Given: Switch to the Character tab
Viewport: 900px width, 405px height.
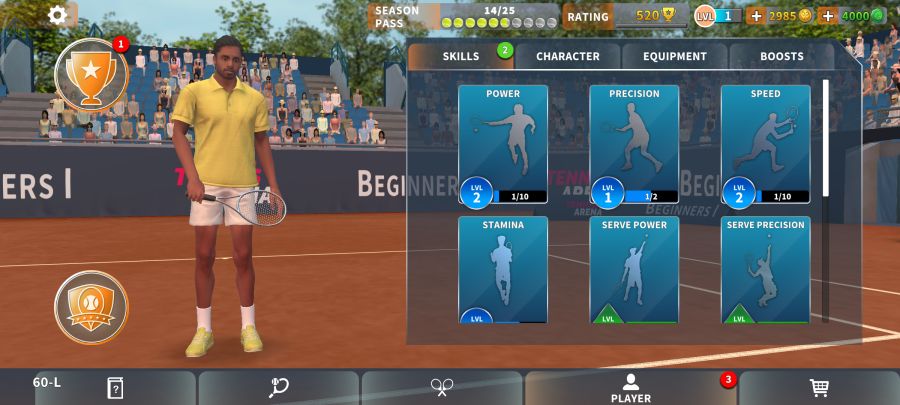Looking at the screenshot, I should click(568, 56).
